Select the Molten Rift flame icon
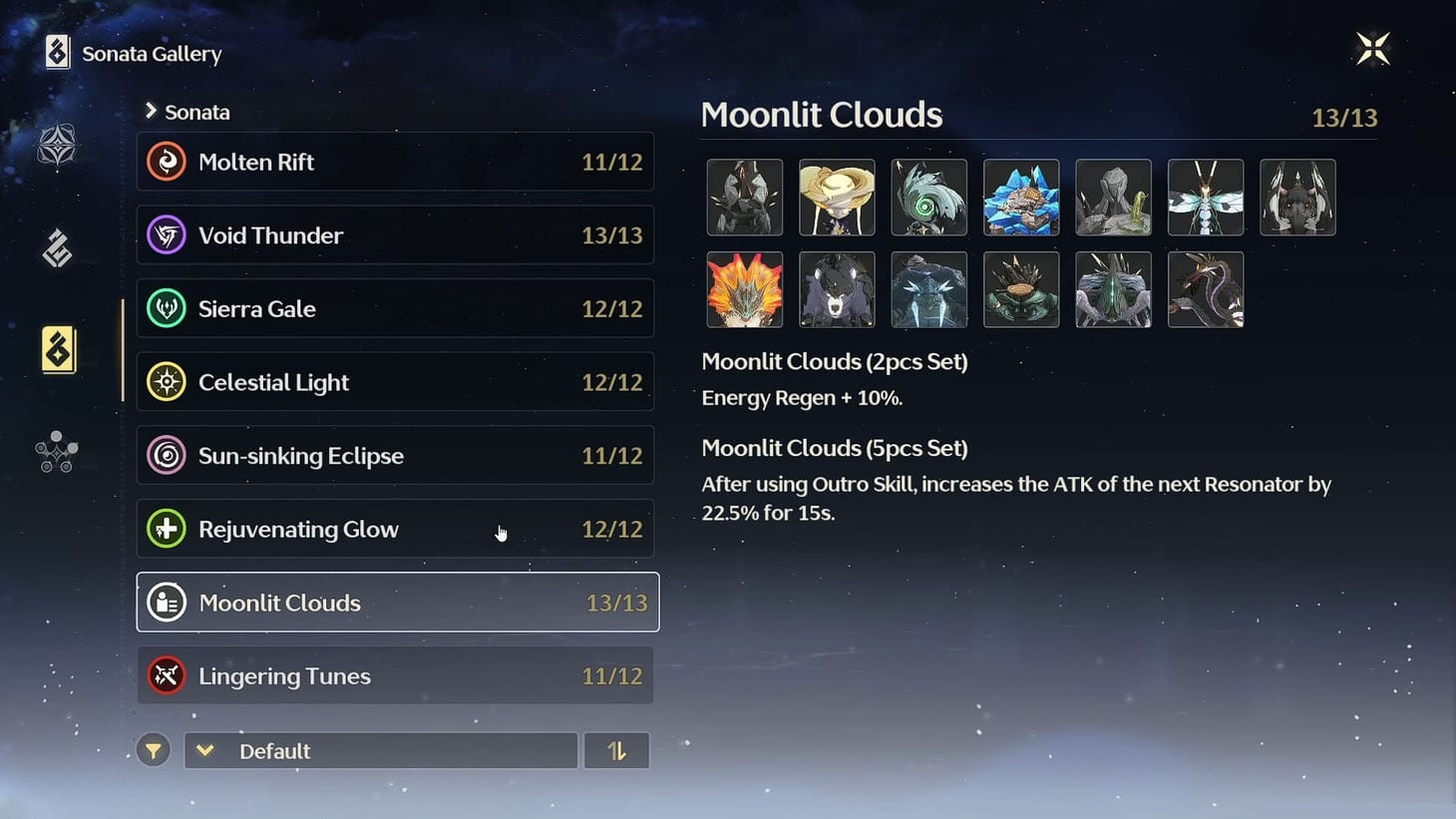This screenshot has height=819, width=1456. pyautogui.click(x=166, y=162)
